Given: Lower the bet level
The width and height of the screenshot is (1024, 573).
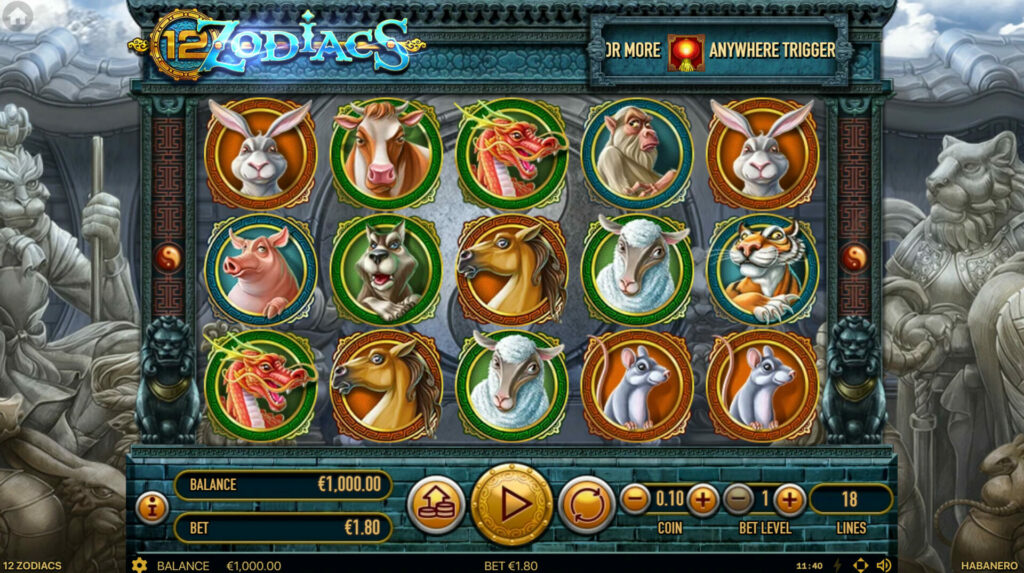Looking at the screenshot, I should 738,498.
